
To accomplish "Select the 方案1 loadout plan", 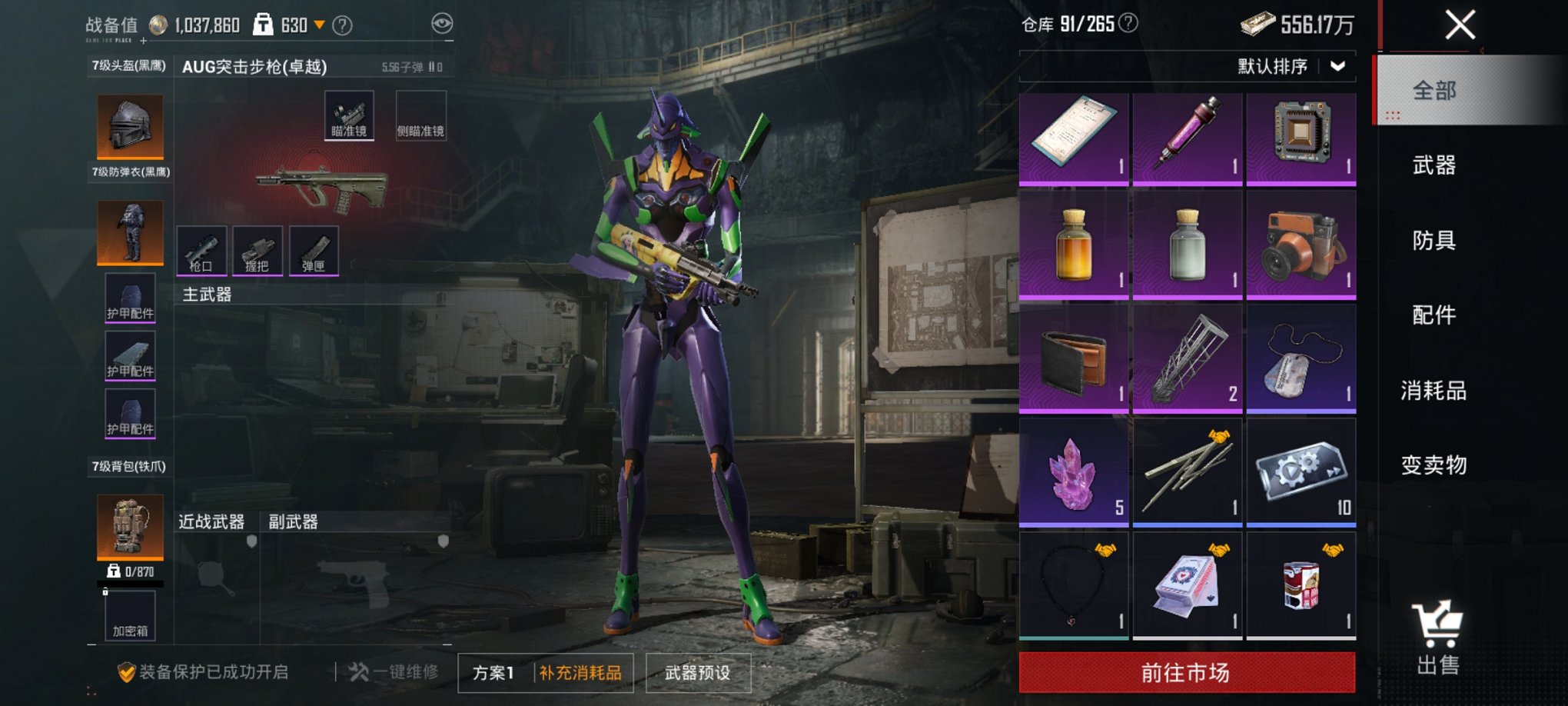I will pyautogui.click(x=493, y=673).
